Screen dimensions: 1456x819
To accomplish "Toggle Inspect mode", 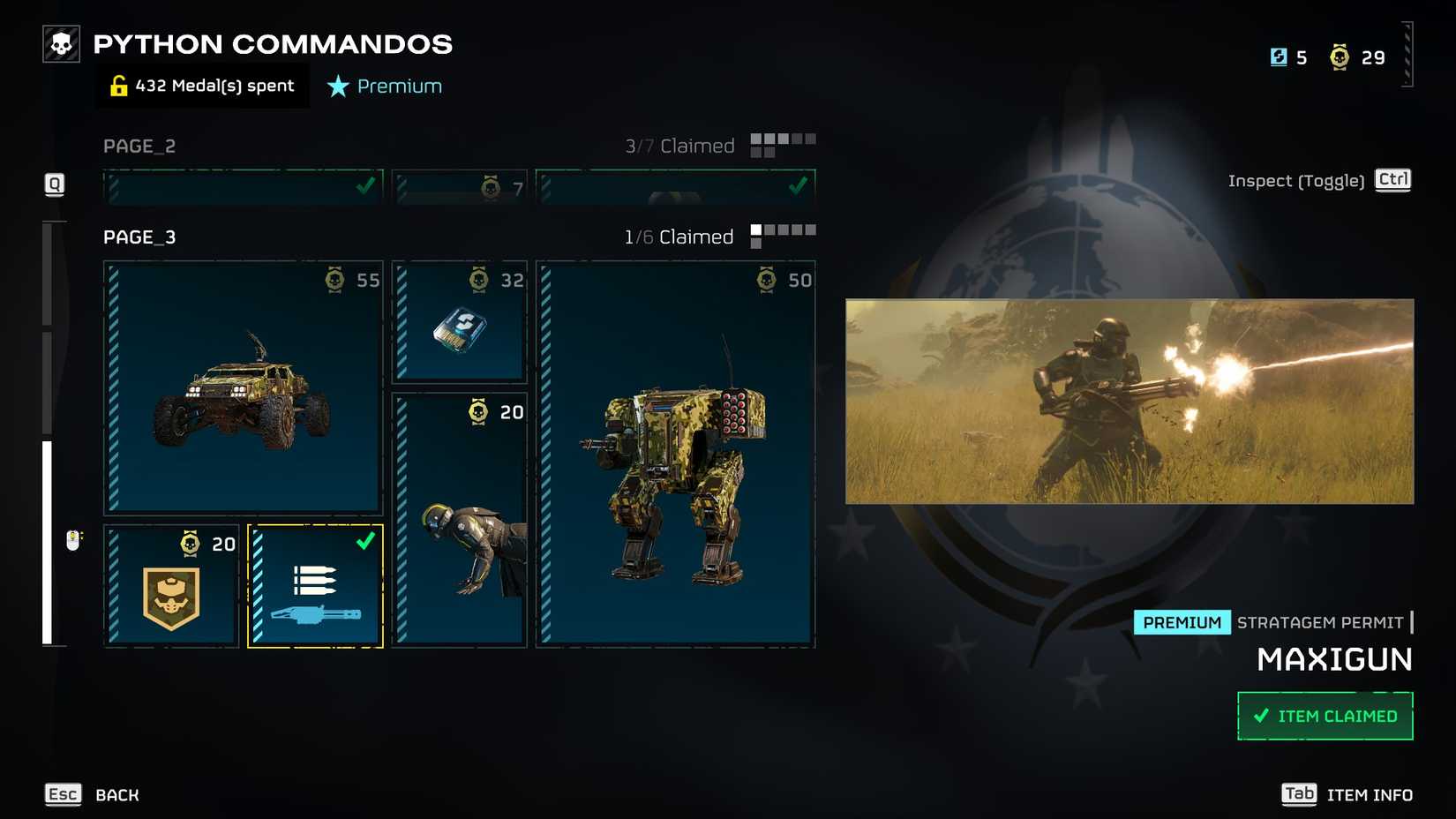I will click(1296, 180).
